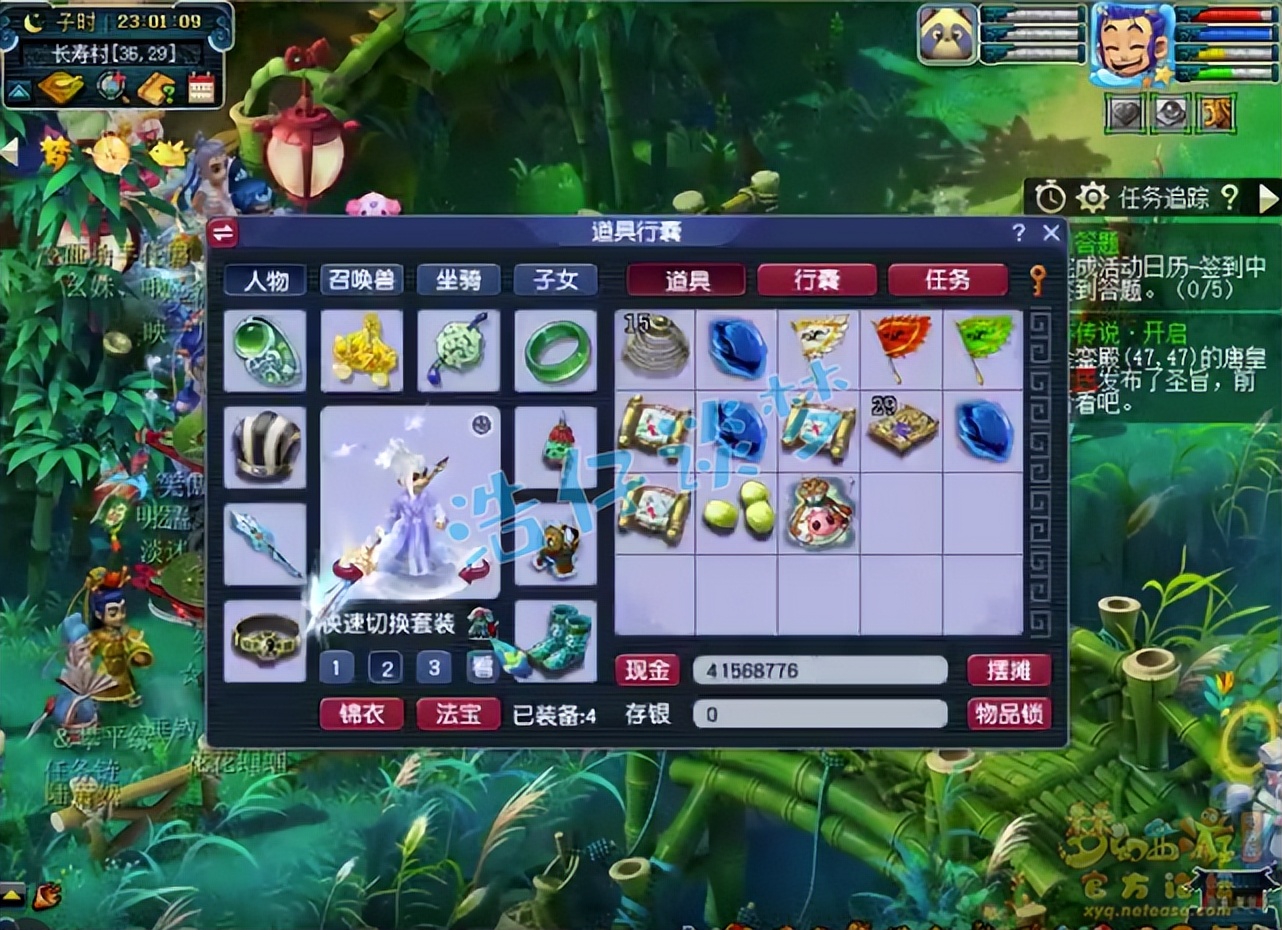Viewport: 1282px width, 930px height.
Task: Click the gear icon on the 任务追踪 panel
Action: [1091, 198]
